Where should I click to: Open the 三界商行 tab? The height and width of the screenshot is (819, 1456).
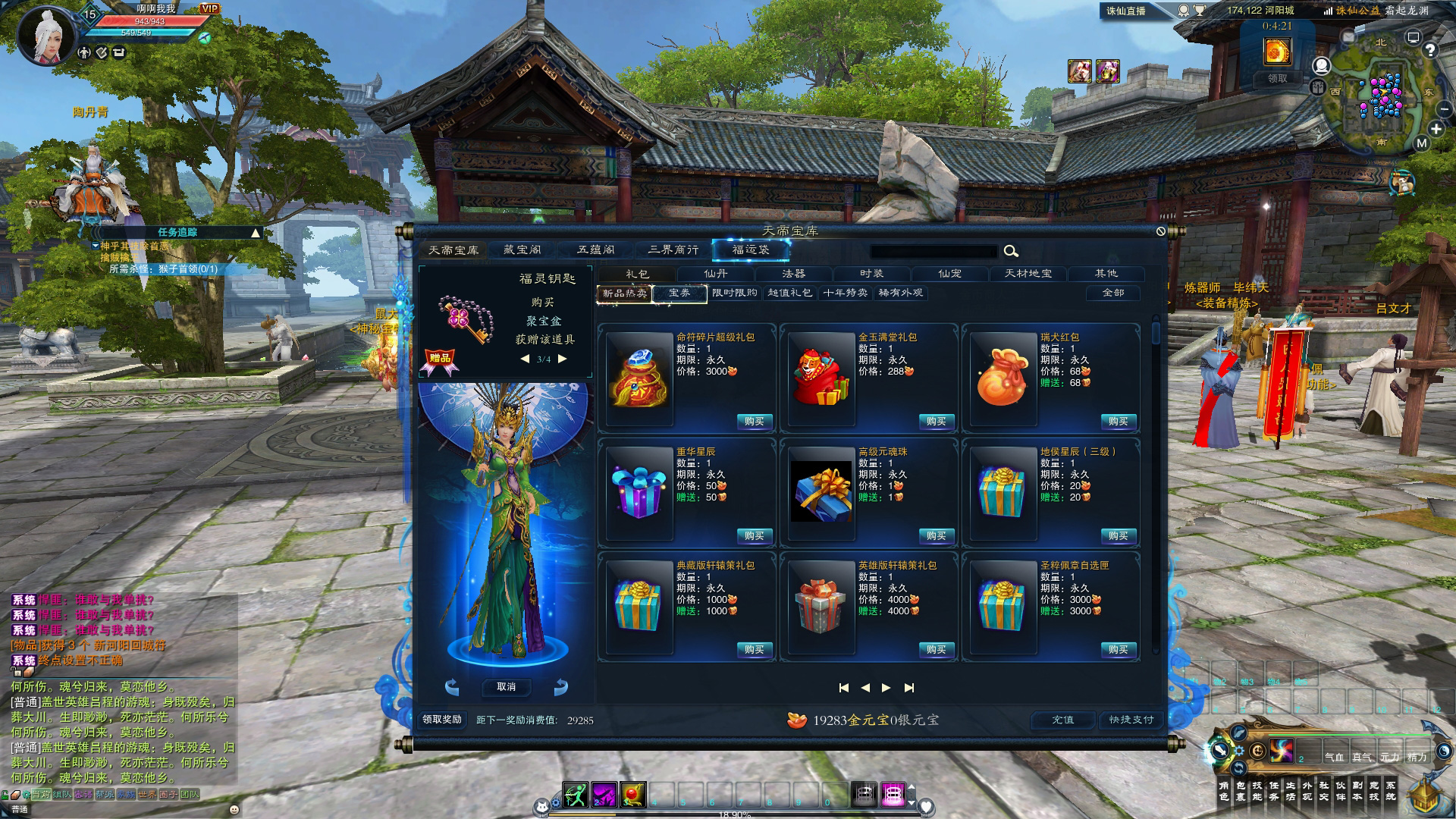(x=673, y=249)
